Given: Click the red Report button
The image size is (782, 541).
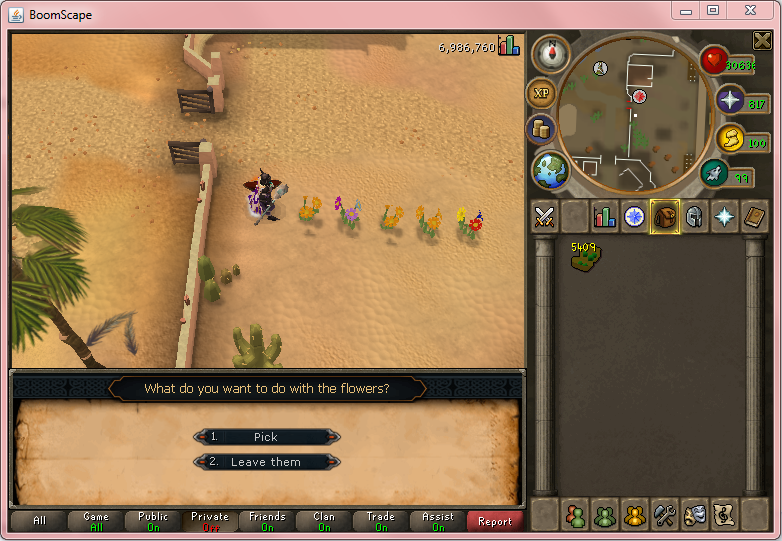Looking at the screenshot, I should [495, 521].
